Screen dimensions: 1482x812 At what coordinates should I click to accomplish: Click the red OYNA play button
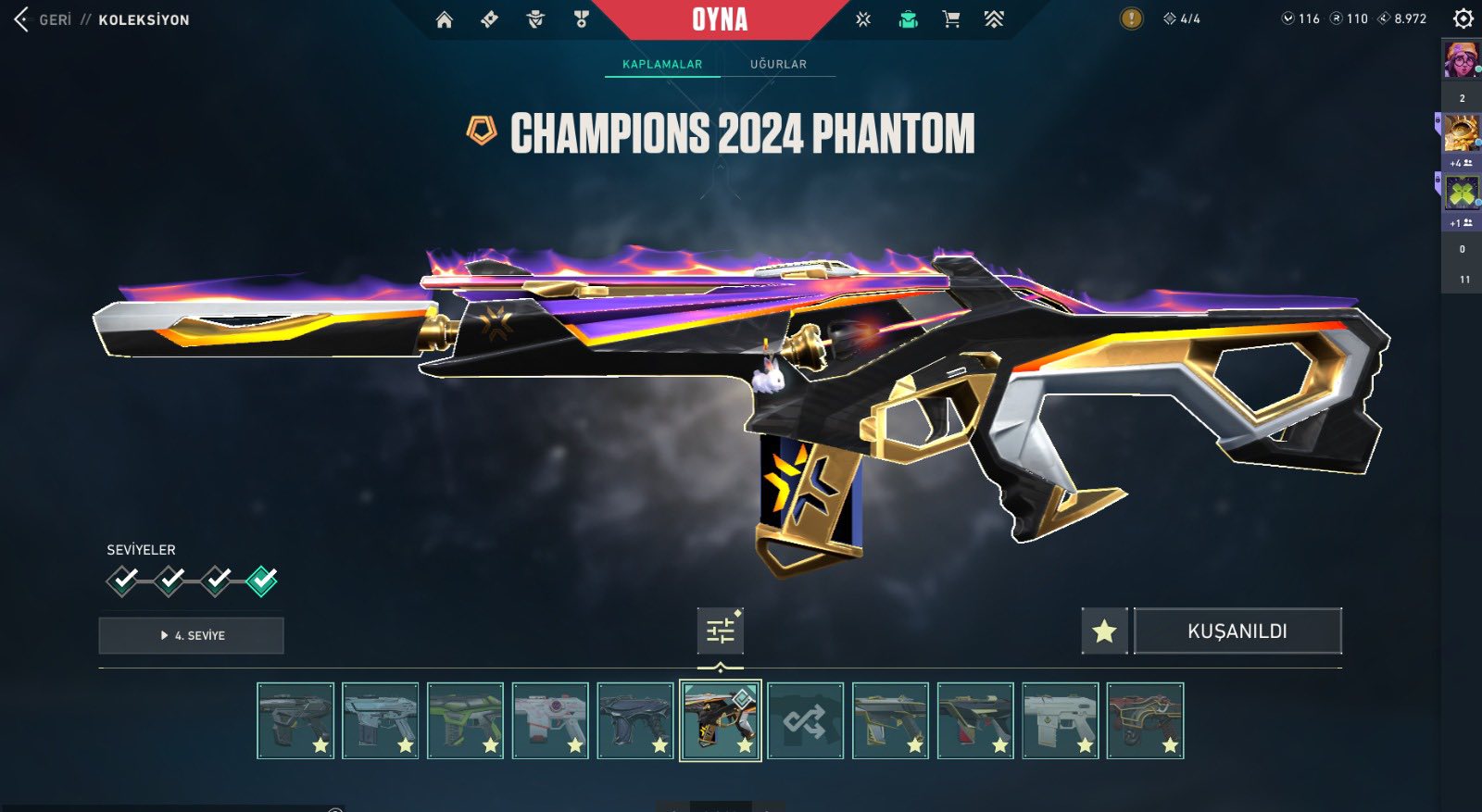click(720, 19)
